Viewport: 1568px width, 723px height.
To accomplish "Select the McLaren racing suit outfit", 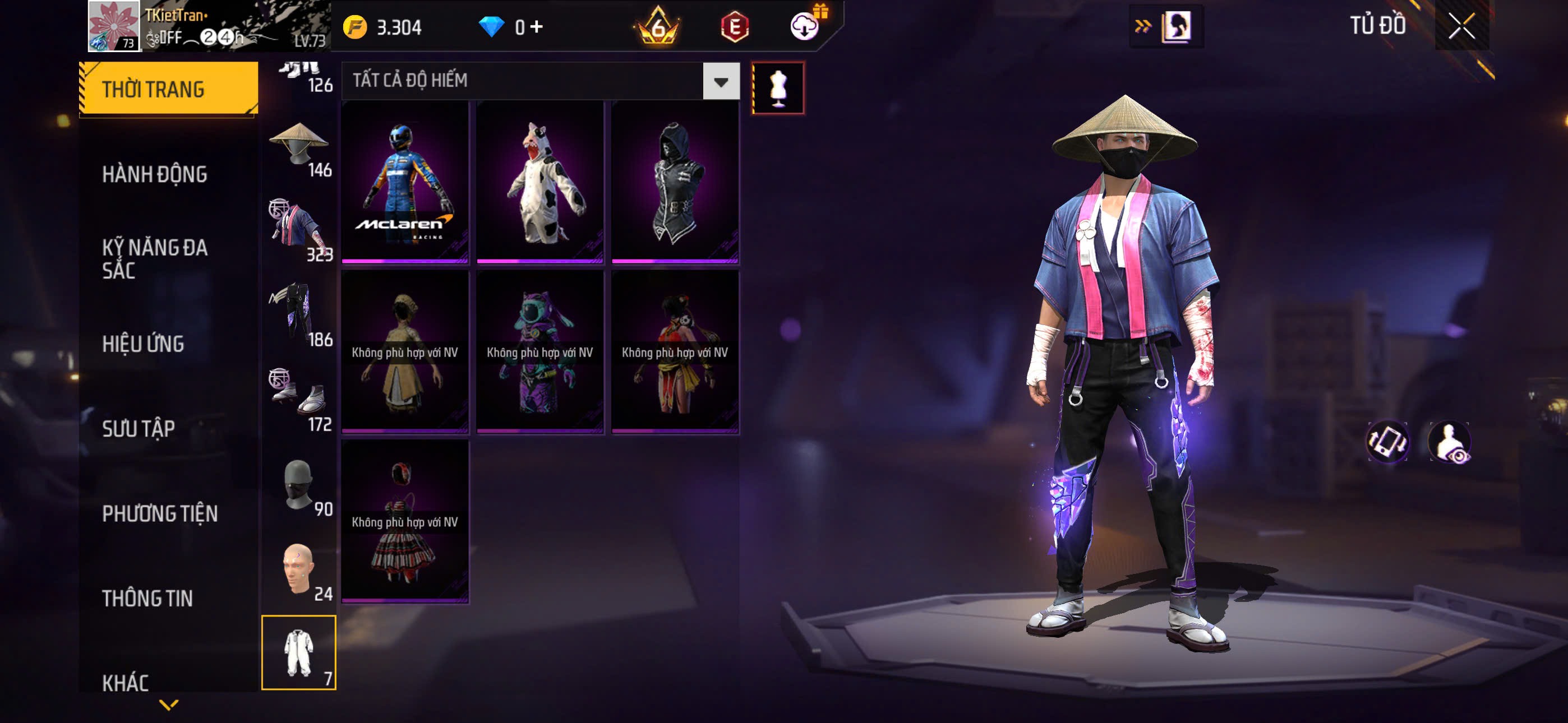I will pos(405,182).
